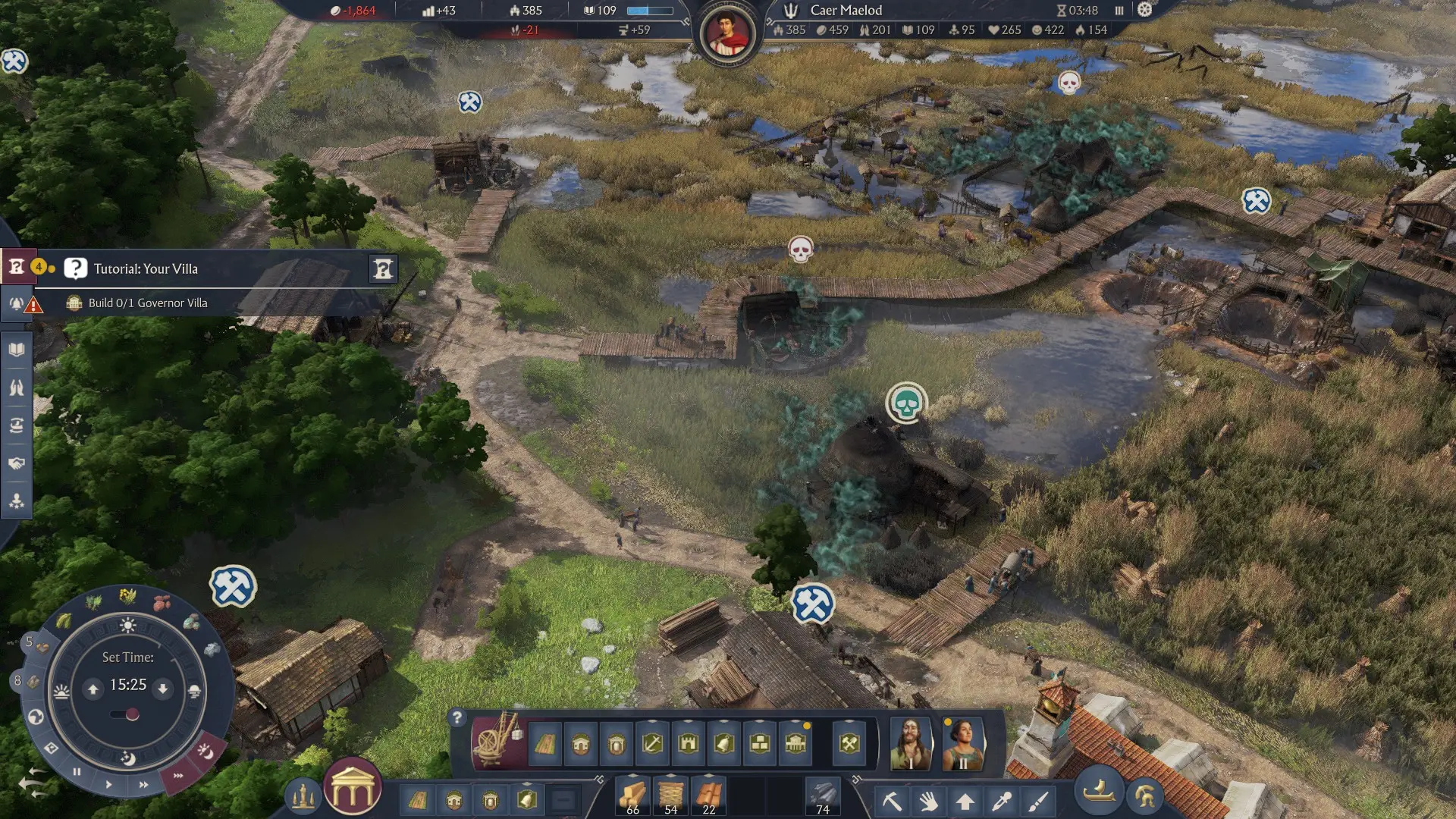Open the construction help question mark

pyautogui.click(x=457, y=717)
